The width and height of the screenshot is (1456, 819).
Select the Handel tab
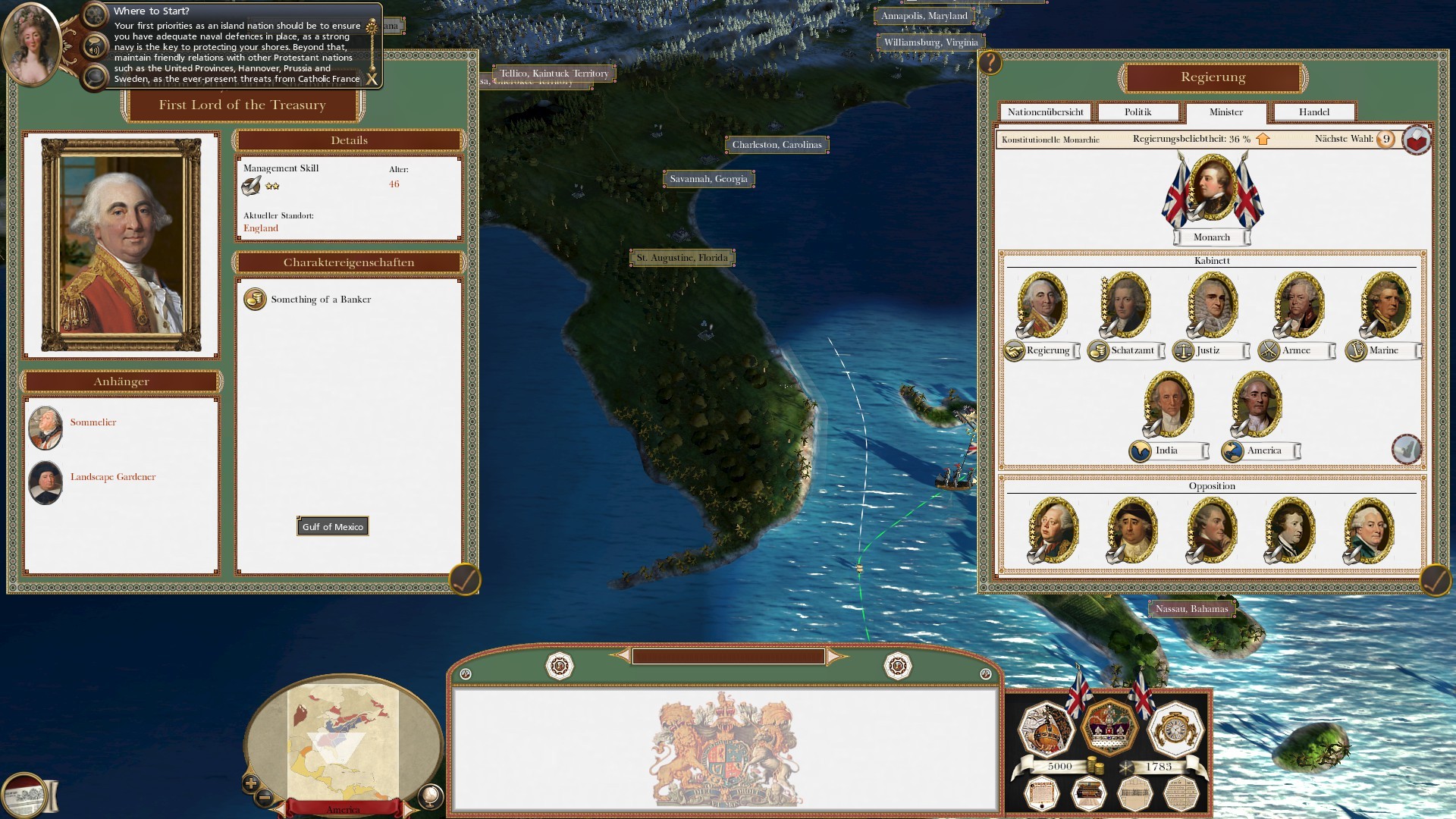tap(1313, 112)
